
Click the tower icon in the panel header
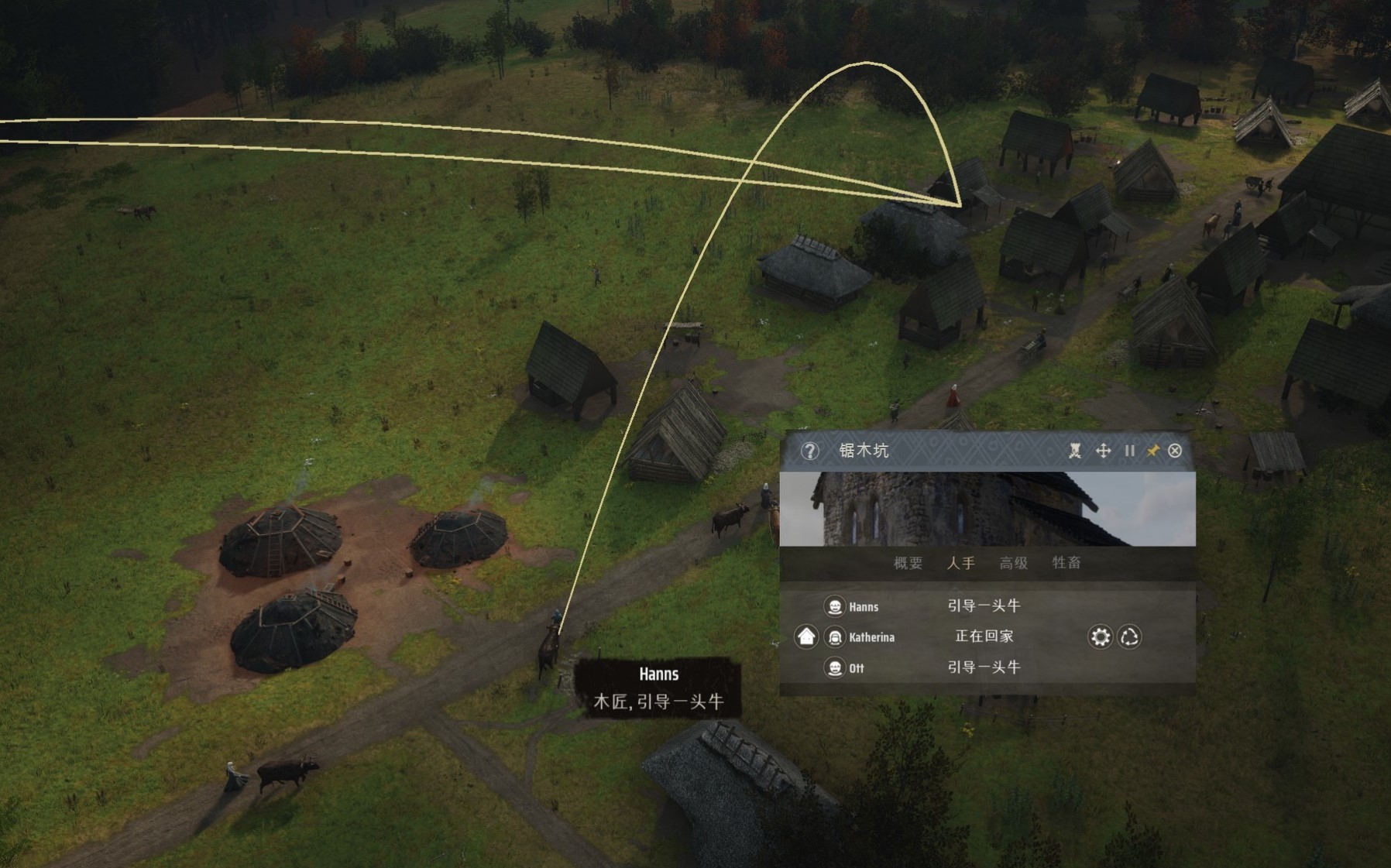1075,451
